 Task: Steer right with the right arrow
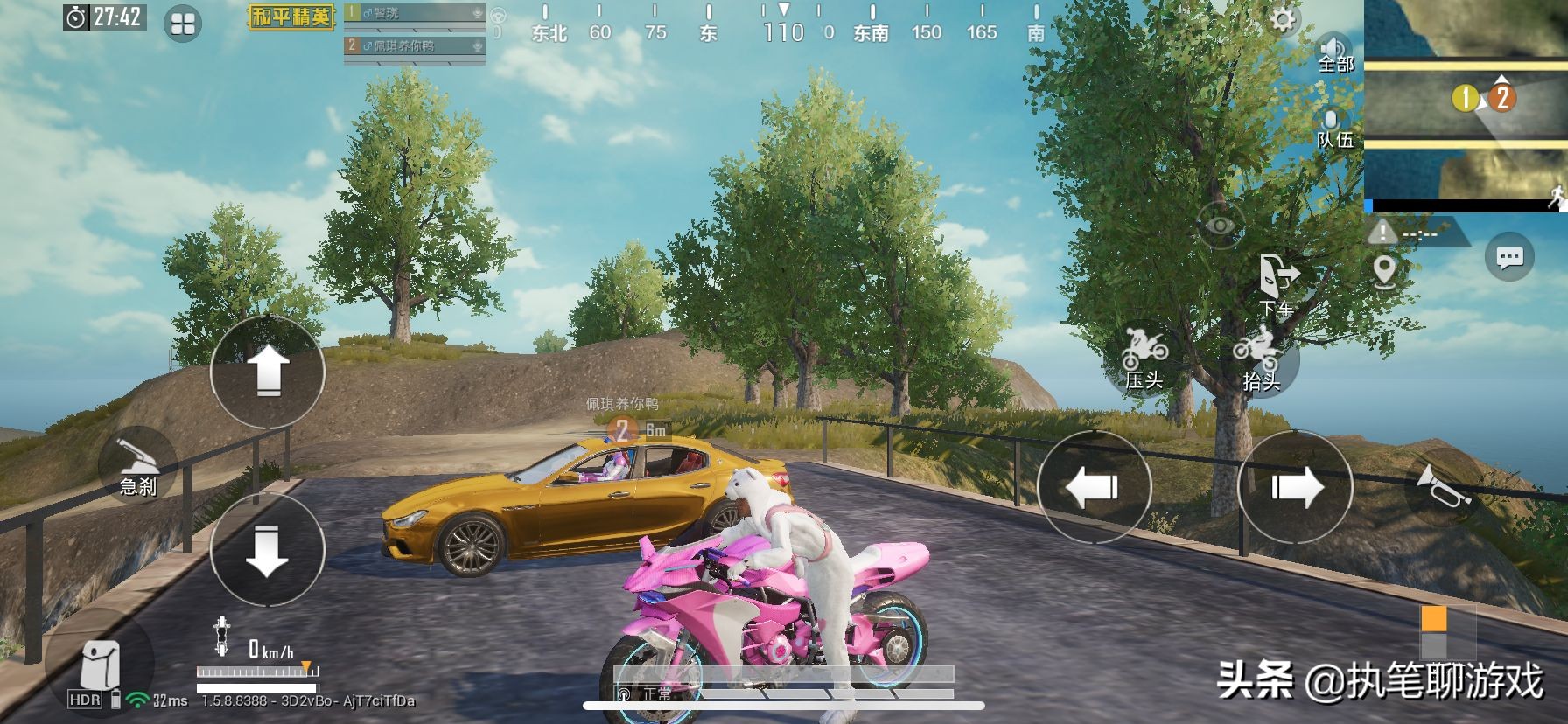pyautogui.click(x=1296, y=487)
